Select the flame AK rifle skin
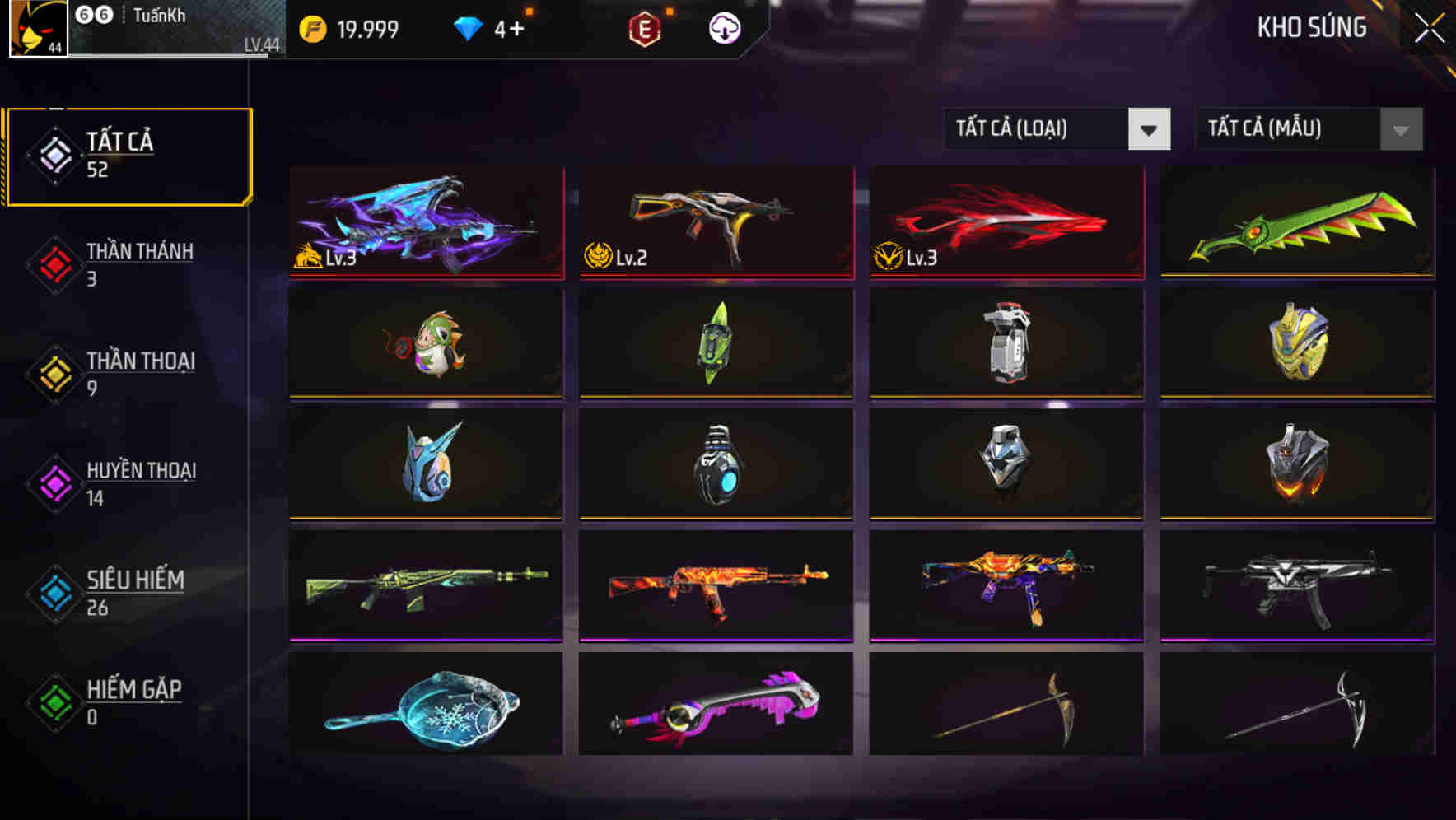The image size is (1456, 820). [x=715, y=585]
